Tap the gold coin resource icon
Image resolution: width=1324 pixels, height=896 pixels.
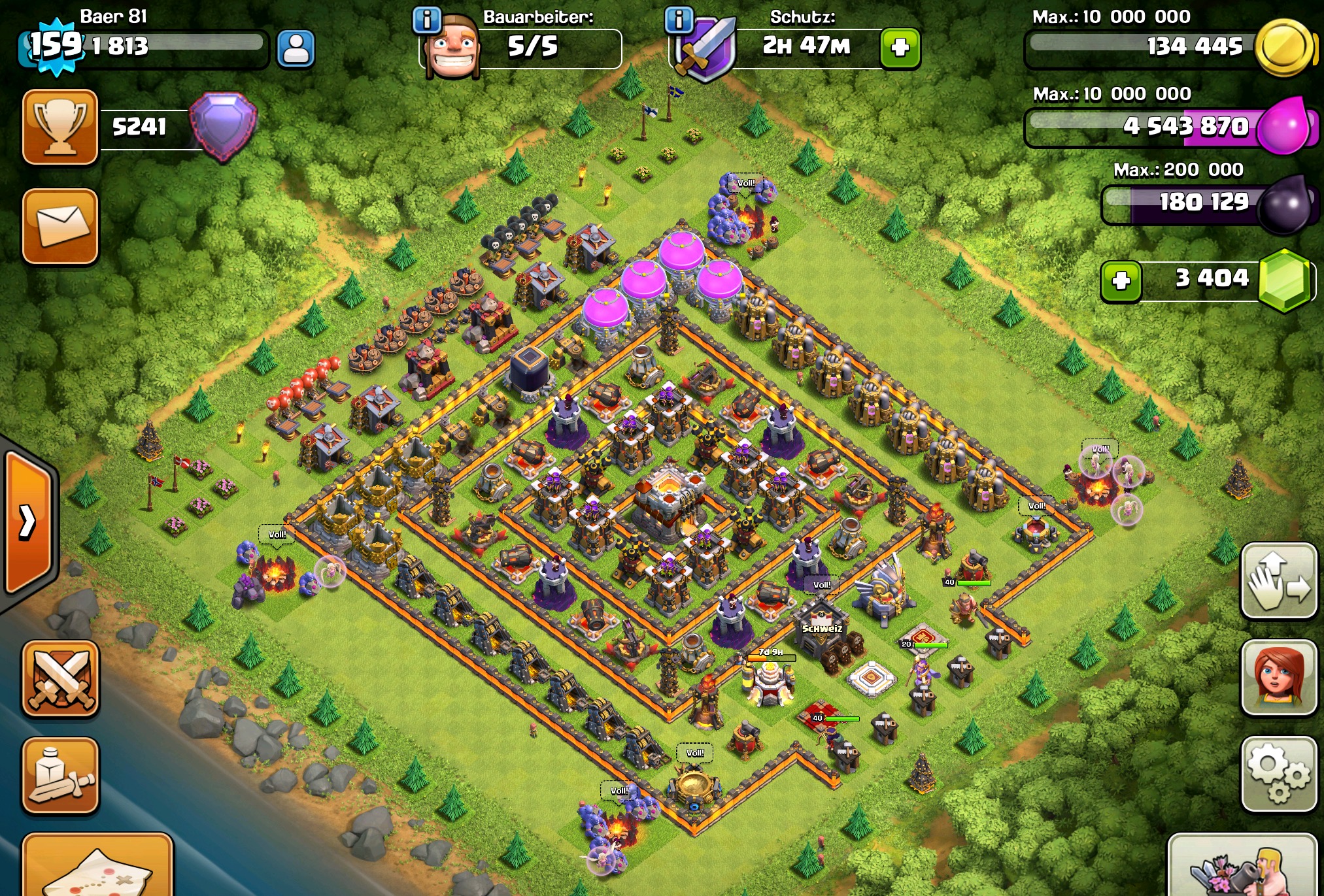click(x=1284, y=47)
